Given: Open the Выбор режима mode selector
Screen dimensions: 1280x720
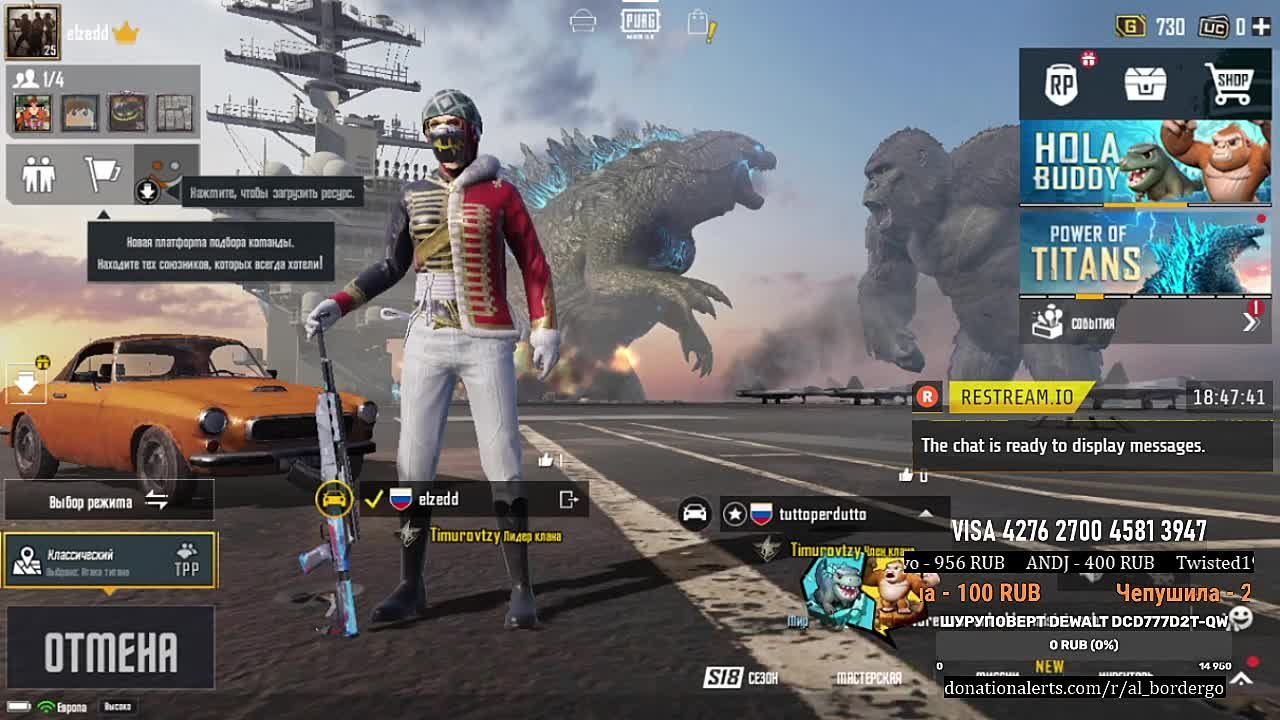Looking at the screenshot, I should tap(109, 501).
